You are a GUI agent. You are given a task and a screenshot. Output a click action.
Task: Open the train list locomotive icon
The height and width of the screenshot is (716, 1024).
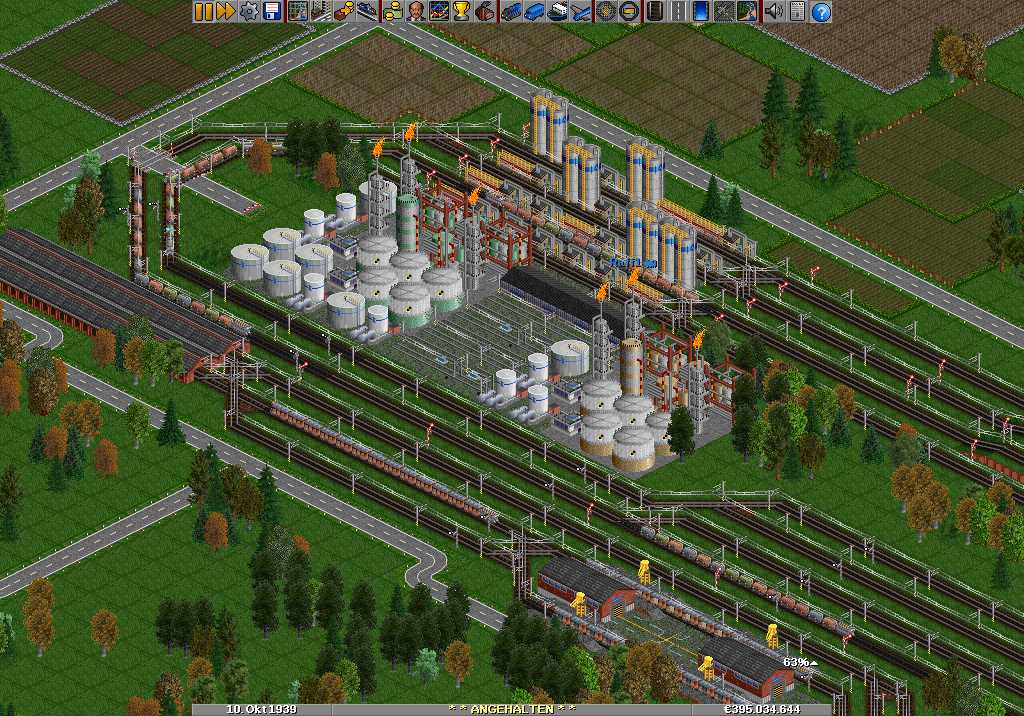point(511,12)
